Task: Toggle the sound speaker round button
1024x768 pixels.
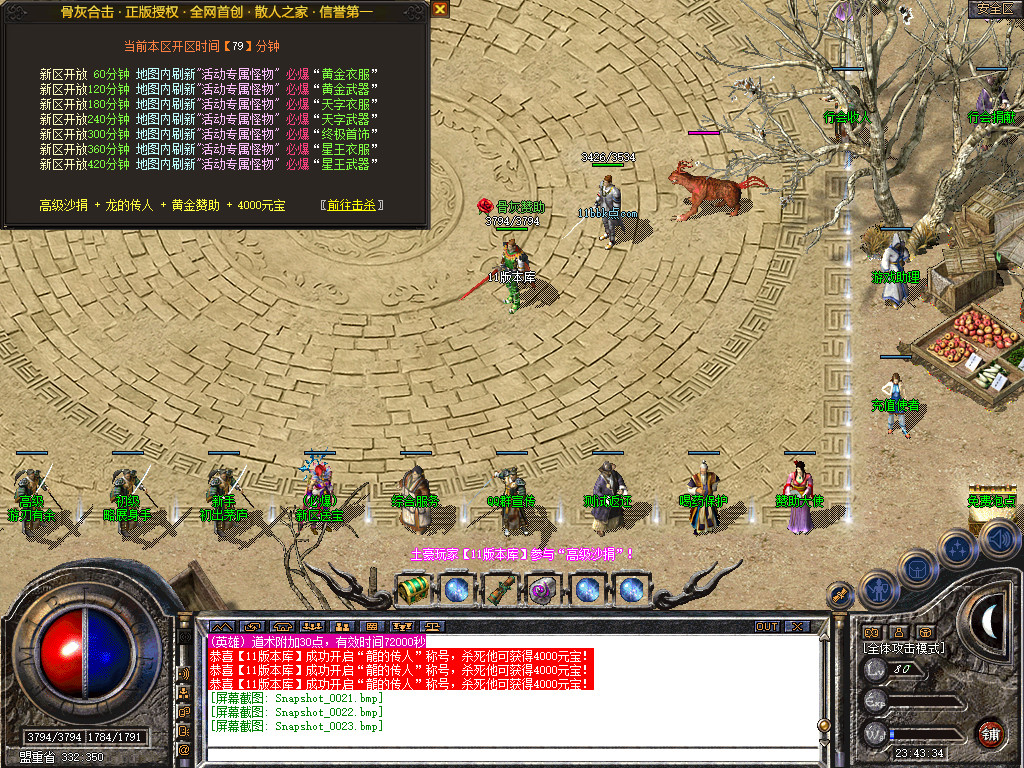Action: (x=999, y=538)
